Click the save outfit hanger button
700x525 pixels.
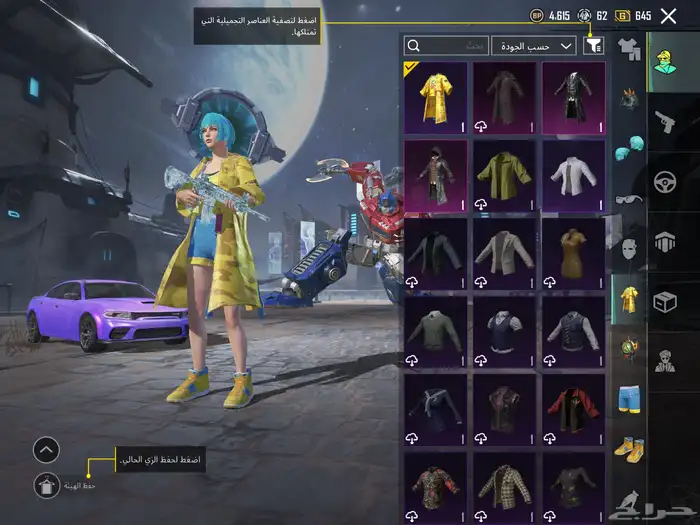point(46,486)
